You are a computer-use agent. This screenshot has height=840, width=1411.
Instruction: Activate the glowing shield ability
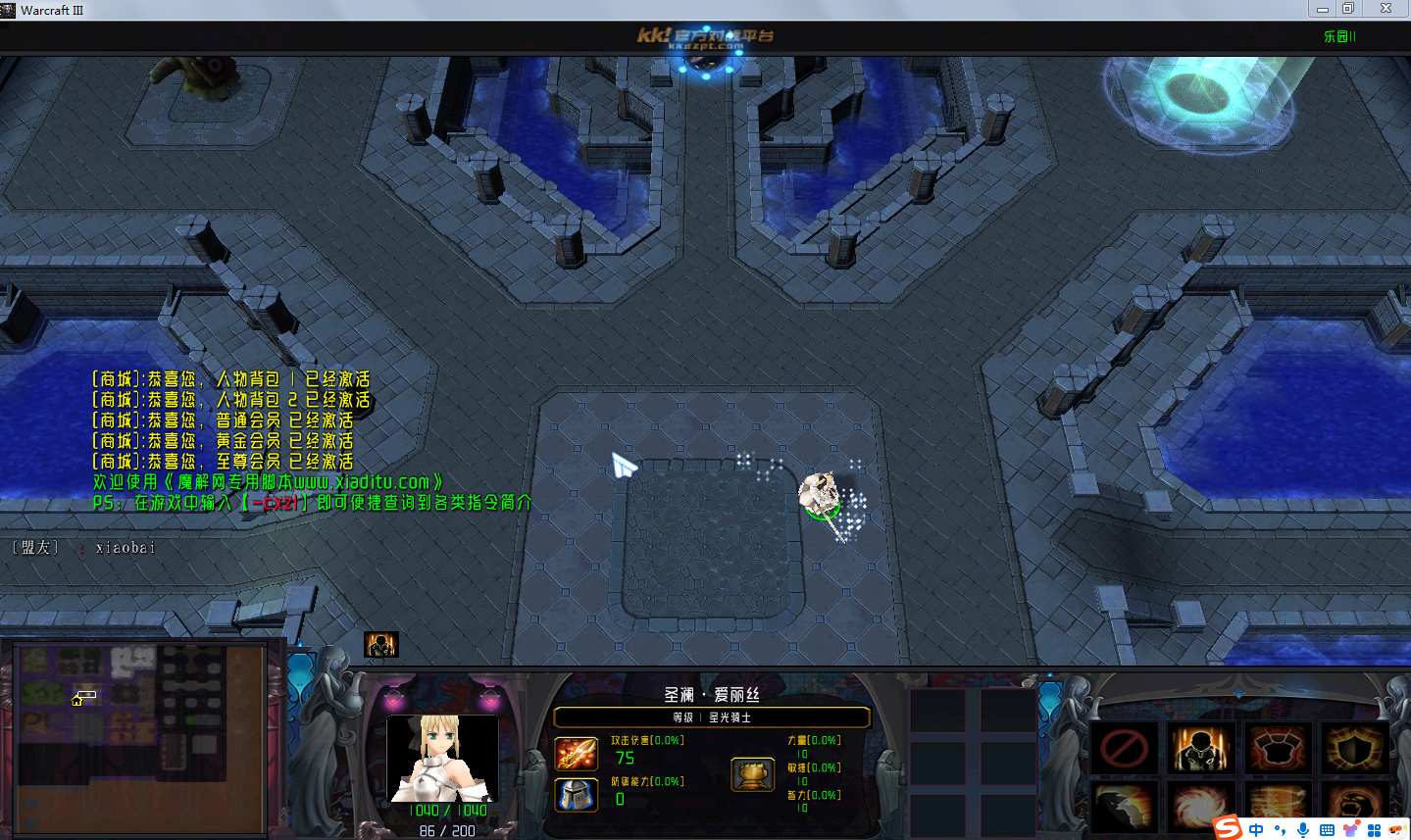pyautogui.click(x=1353, y=750)
